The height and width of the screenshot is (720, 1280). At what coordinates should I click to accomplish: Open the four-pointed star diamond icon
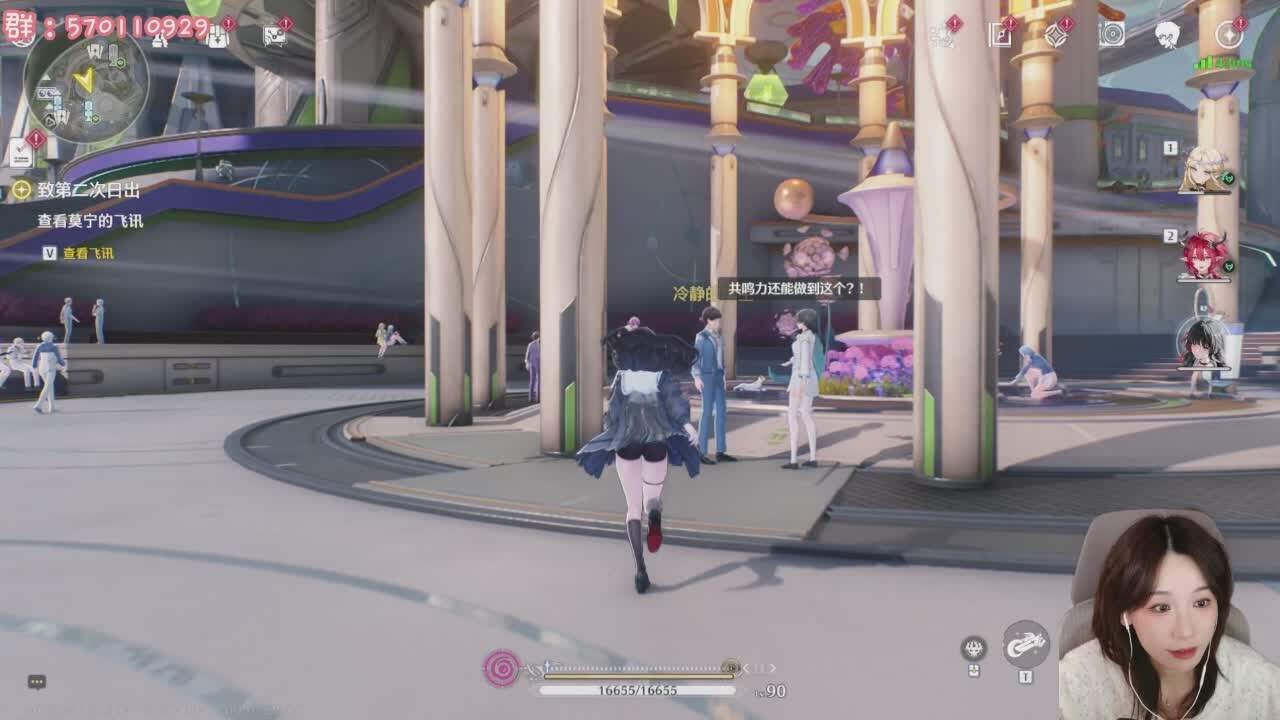pyautogui.click(x=1055, y=35)
